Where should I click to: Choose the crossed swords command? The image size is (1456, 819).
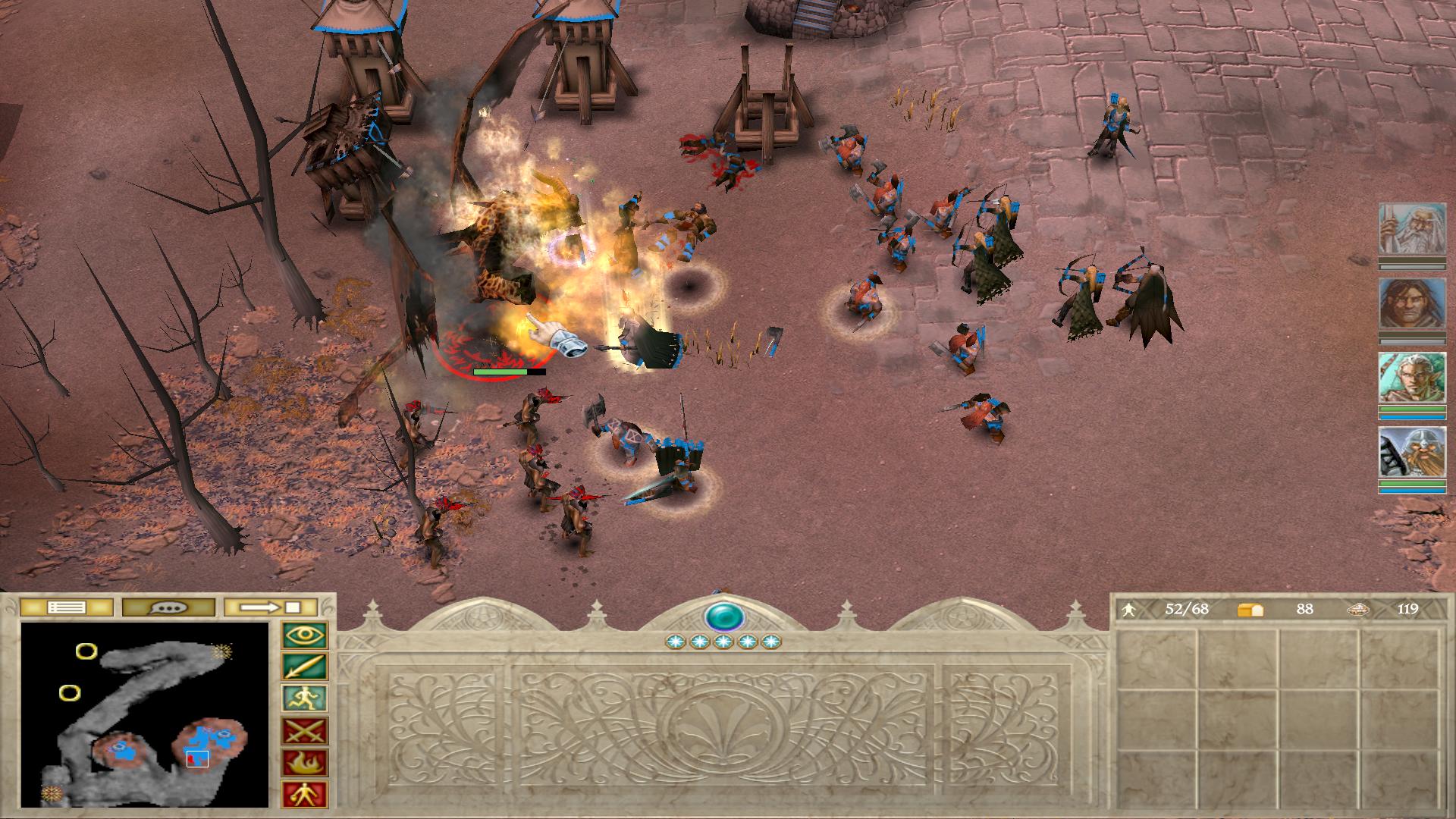pos(305,731)
